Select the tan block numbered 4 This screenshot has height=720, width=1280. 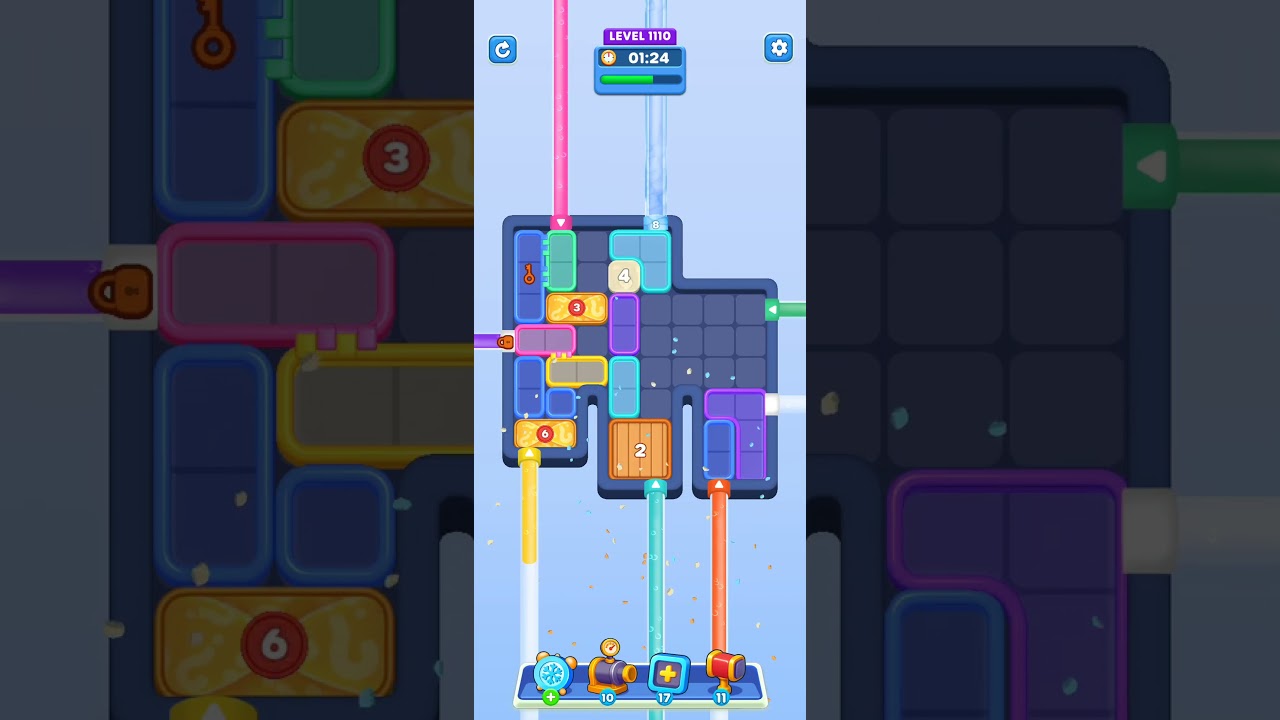[623, 275]
